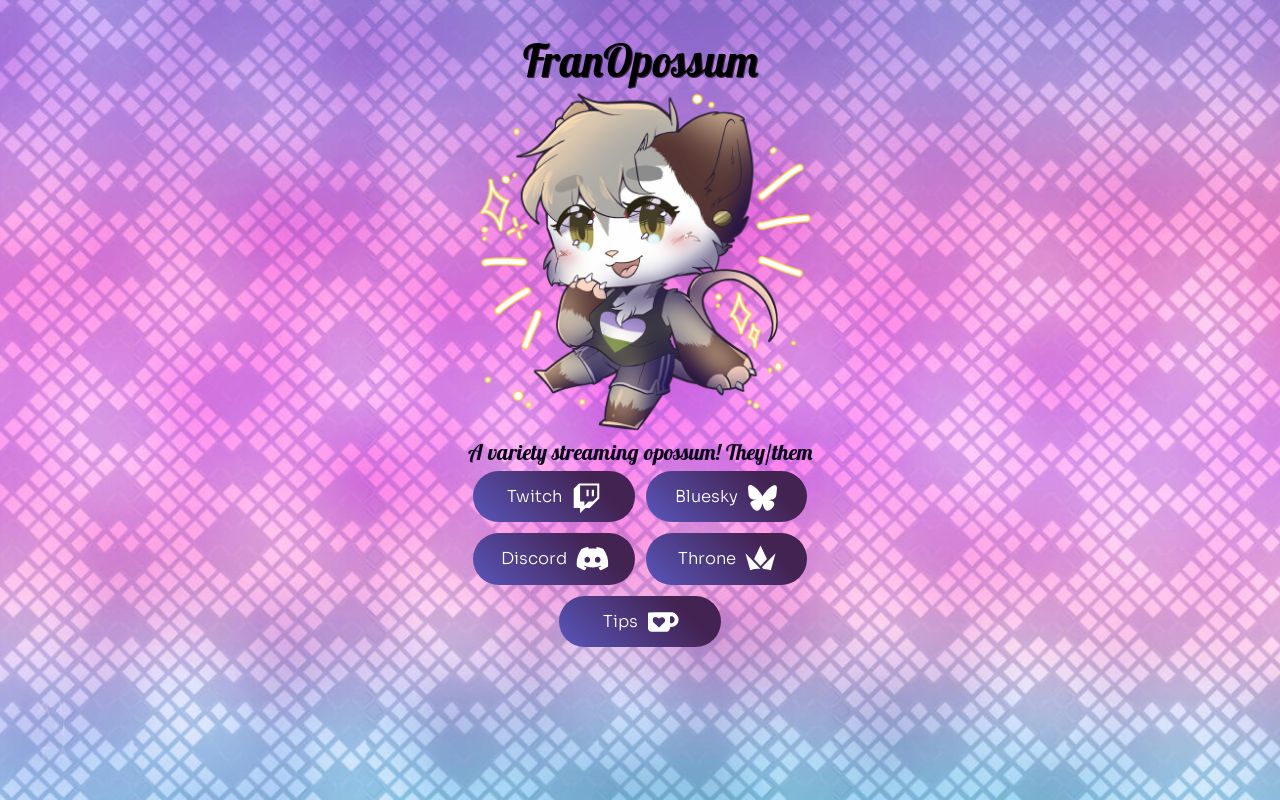Click the Ko-fi cup icon on Tips

[663, 621]
